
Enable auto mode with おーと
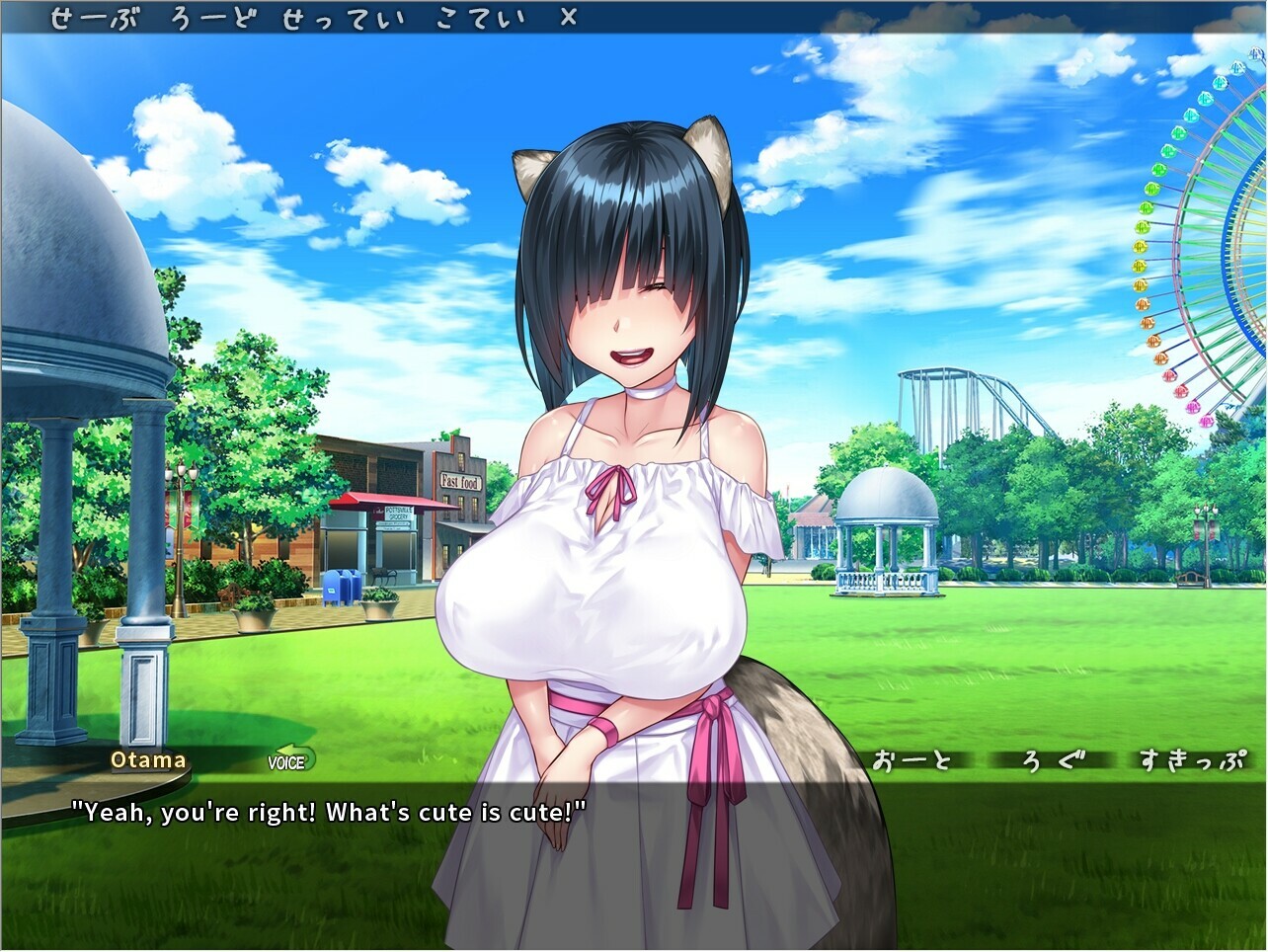pyautogui.click(x=913, y=760)
